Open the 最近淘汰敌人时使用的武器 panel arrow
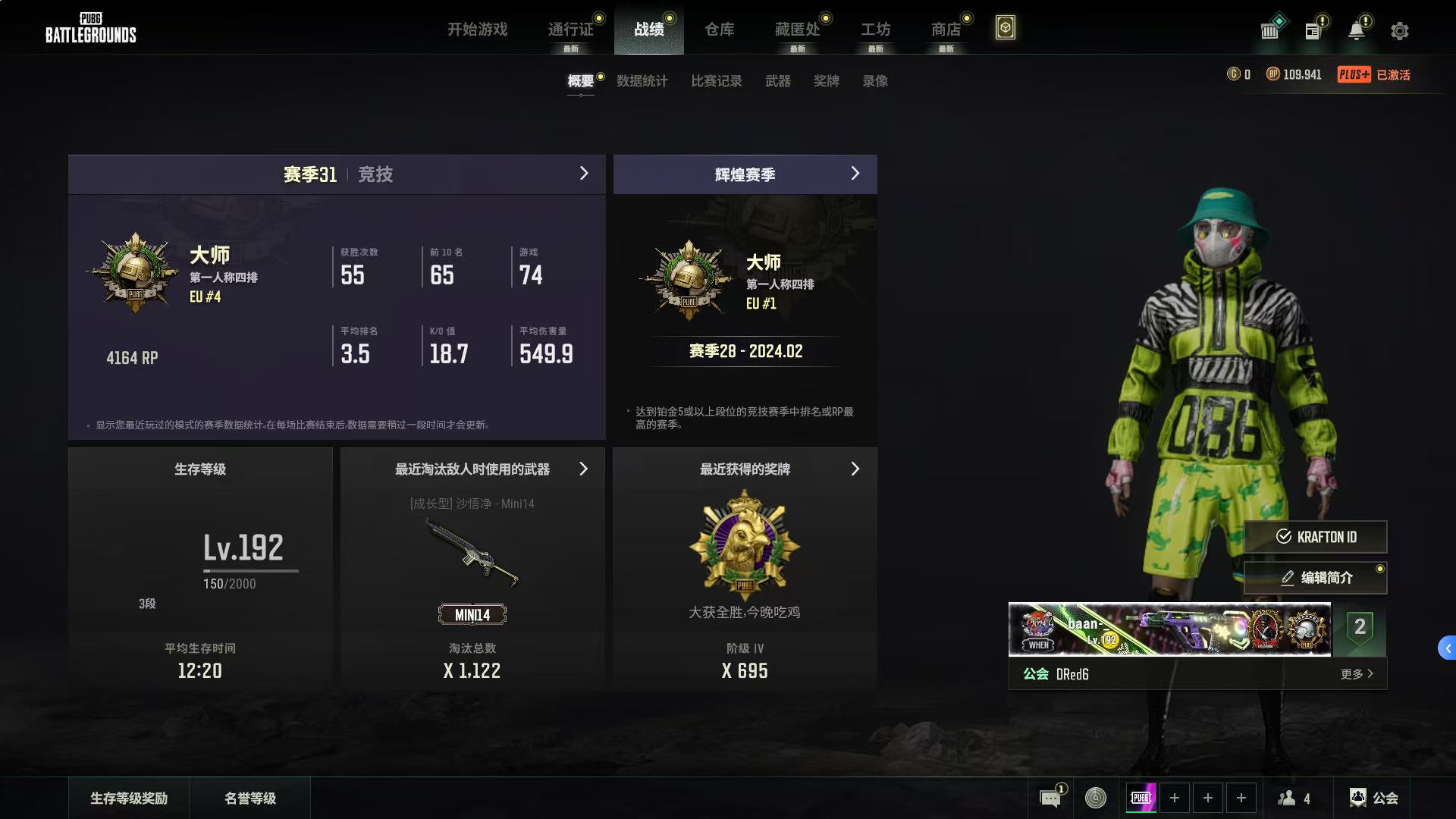This screenshot has height=819, width=1456. click(584, 469)
